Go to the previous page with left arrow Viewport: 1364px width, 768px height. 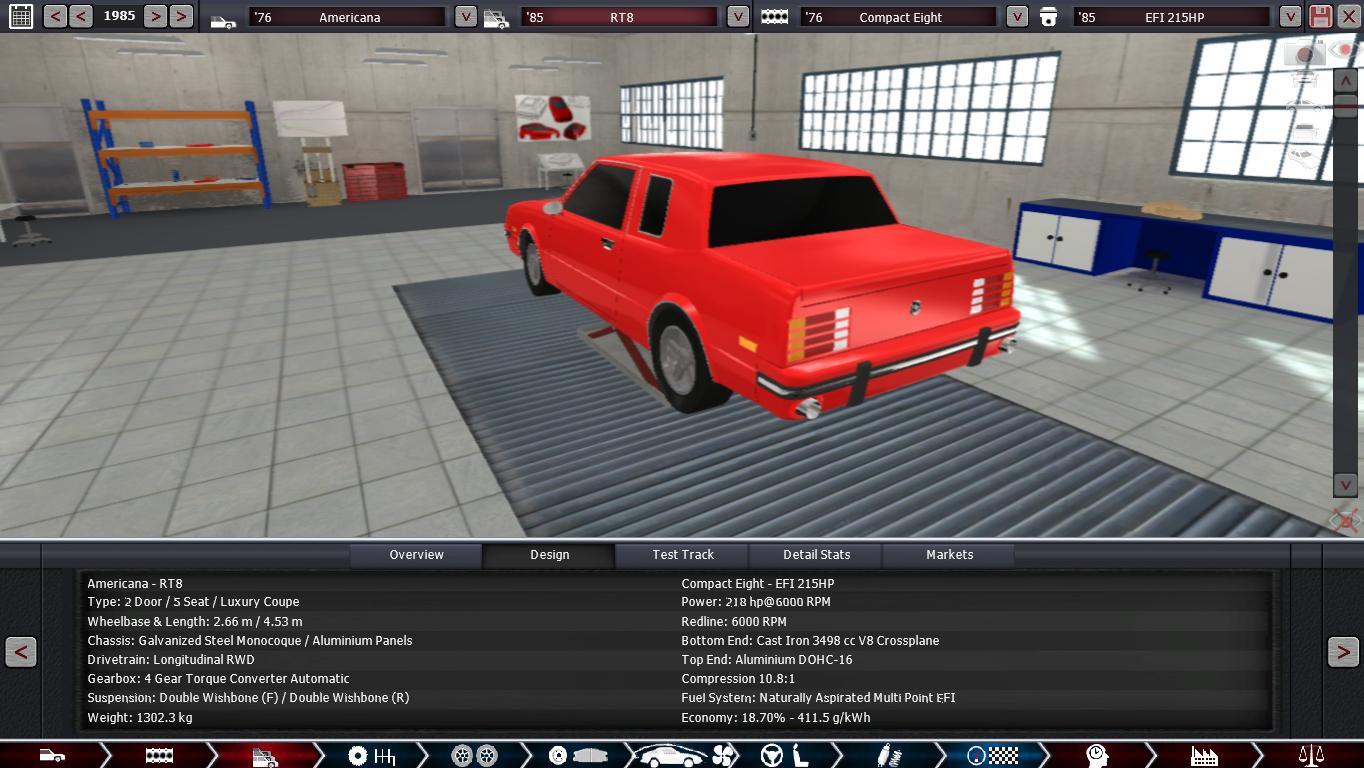[x=20, y=652]
